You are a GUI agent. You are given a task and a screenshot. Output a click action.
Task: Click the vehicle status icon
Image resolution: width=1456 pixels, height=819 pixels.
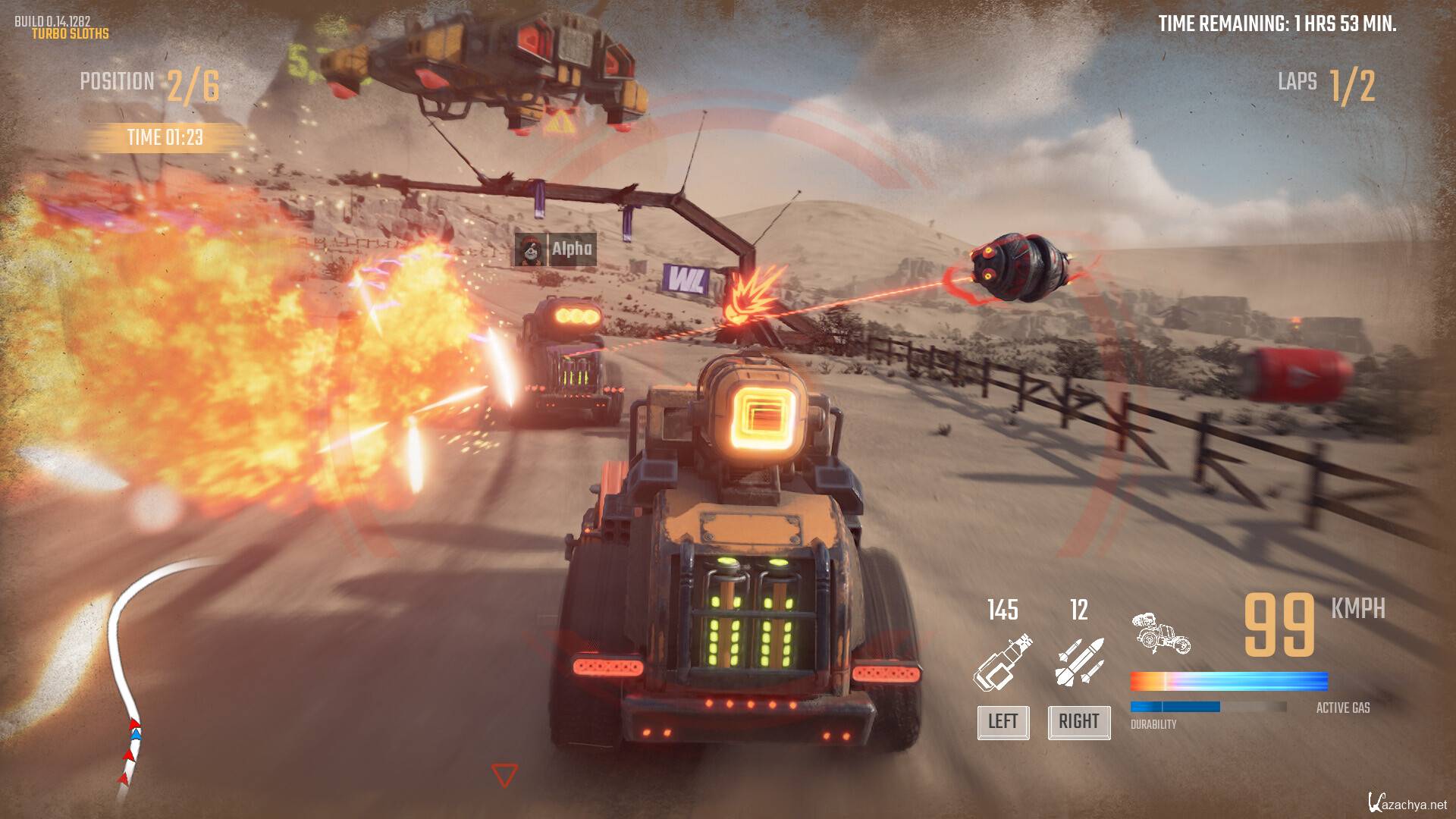point(1161,633)
